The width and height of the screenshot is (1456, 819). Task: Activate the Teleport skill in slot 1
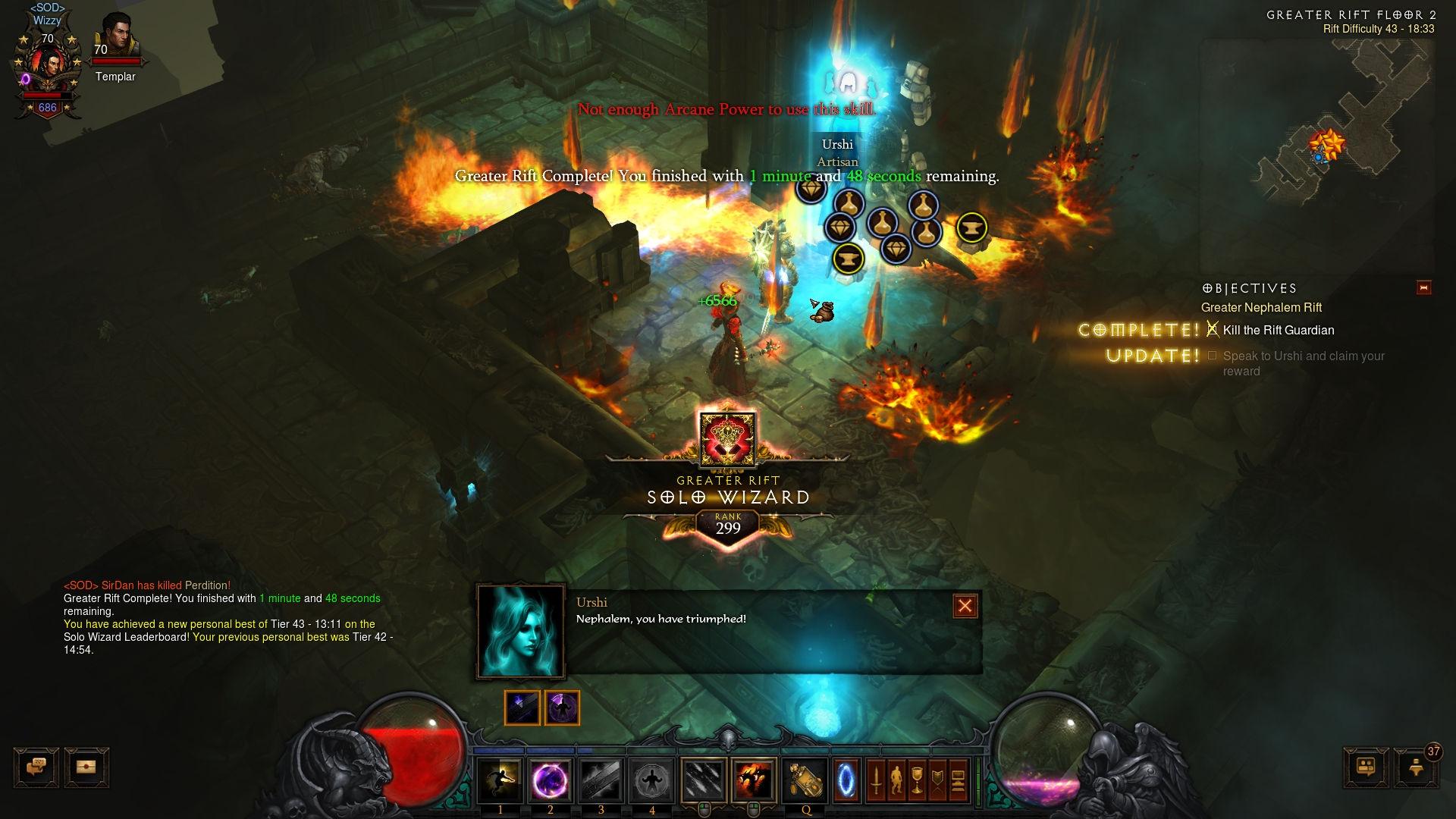tap(500, 780)
